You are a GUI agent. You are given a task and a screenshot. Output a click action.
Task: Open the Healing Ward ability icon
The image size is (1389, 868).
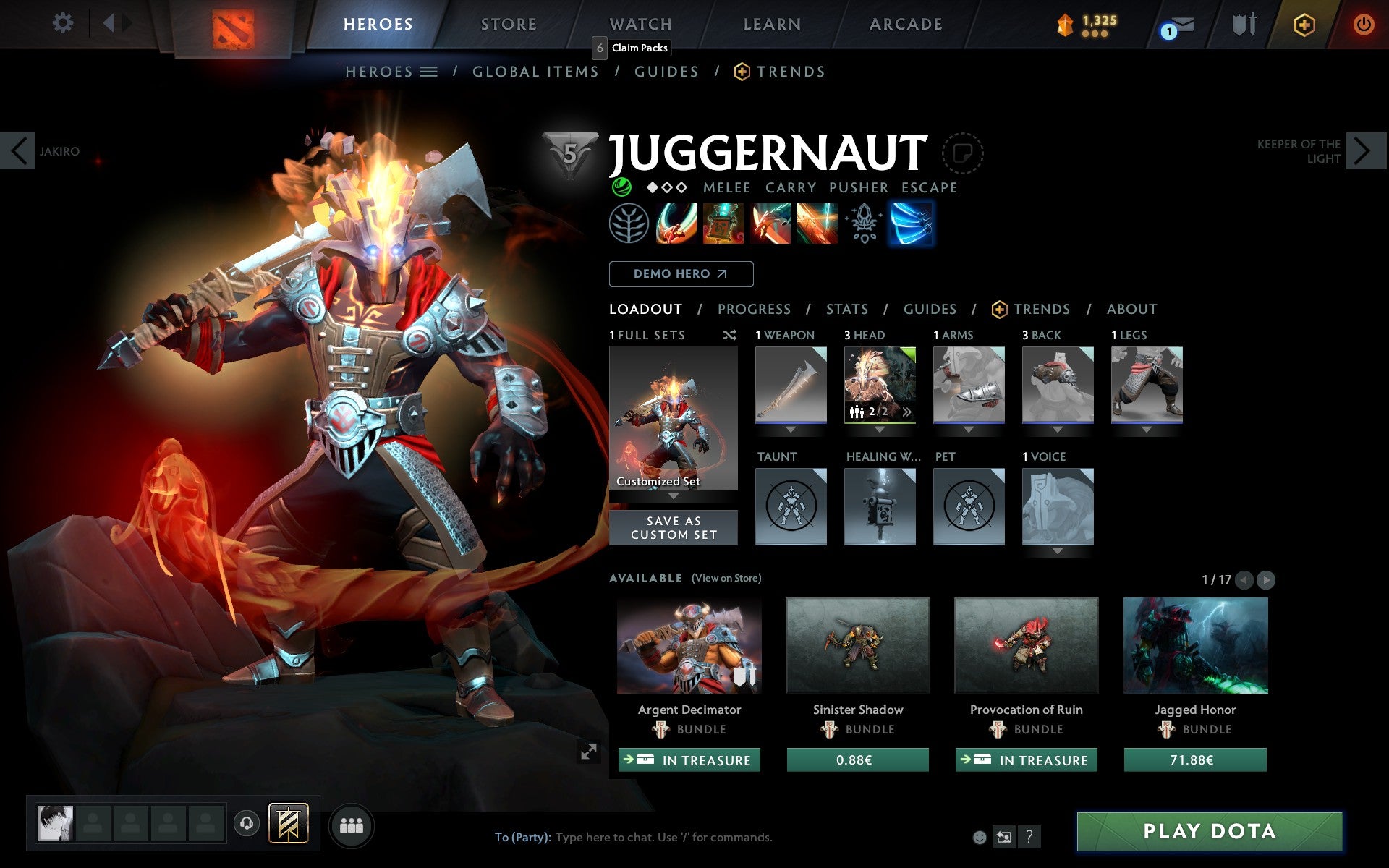pos(723,223)
